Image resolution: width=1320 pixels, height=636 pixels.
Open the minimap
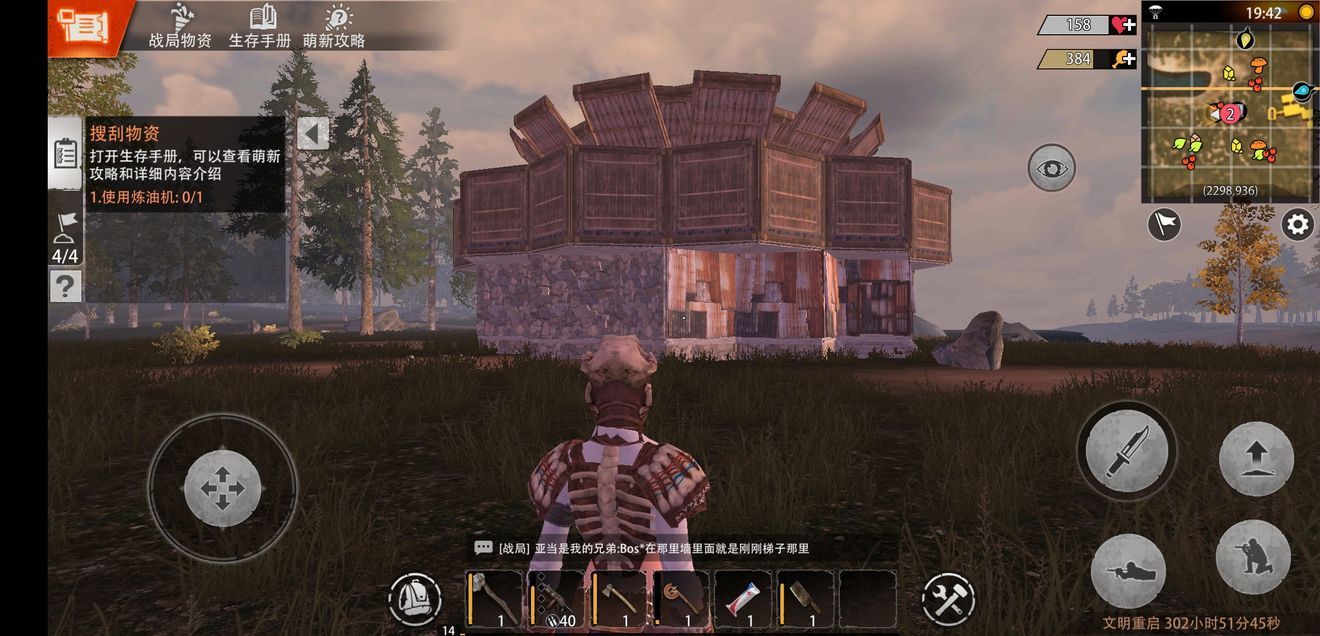tap(1228, 112)
